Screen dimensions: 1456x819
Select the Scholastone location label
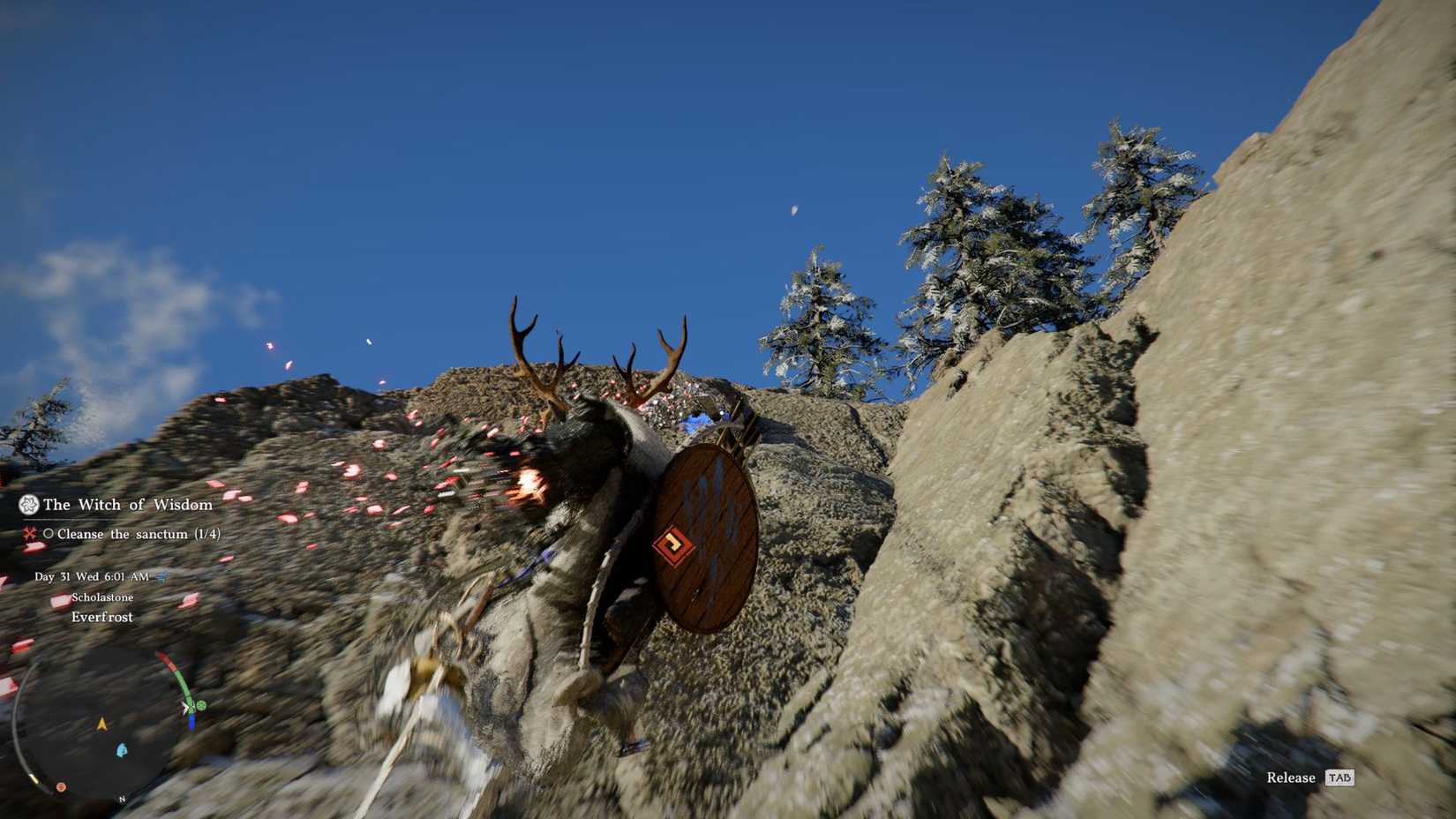pyautogui.click(x=103, y=597)
